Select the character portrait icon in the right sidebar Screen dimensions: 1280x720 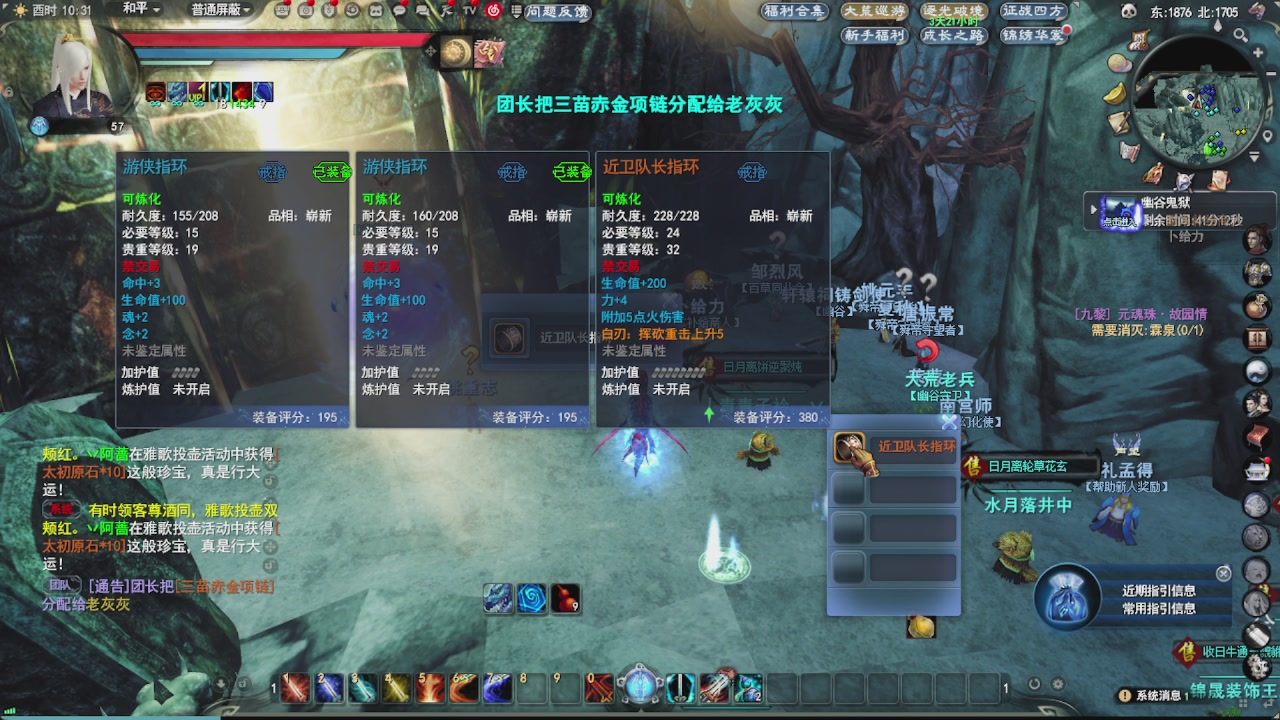(x=1259, y=237)
